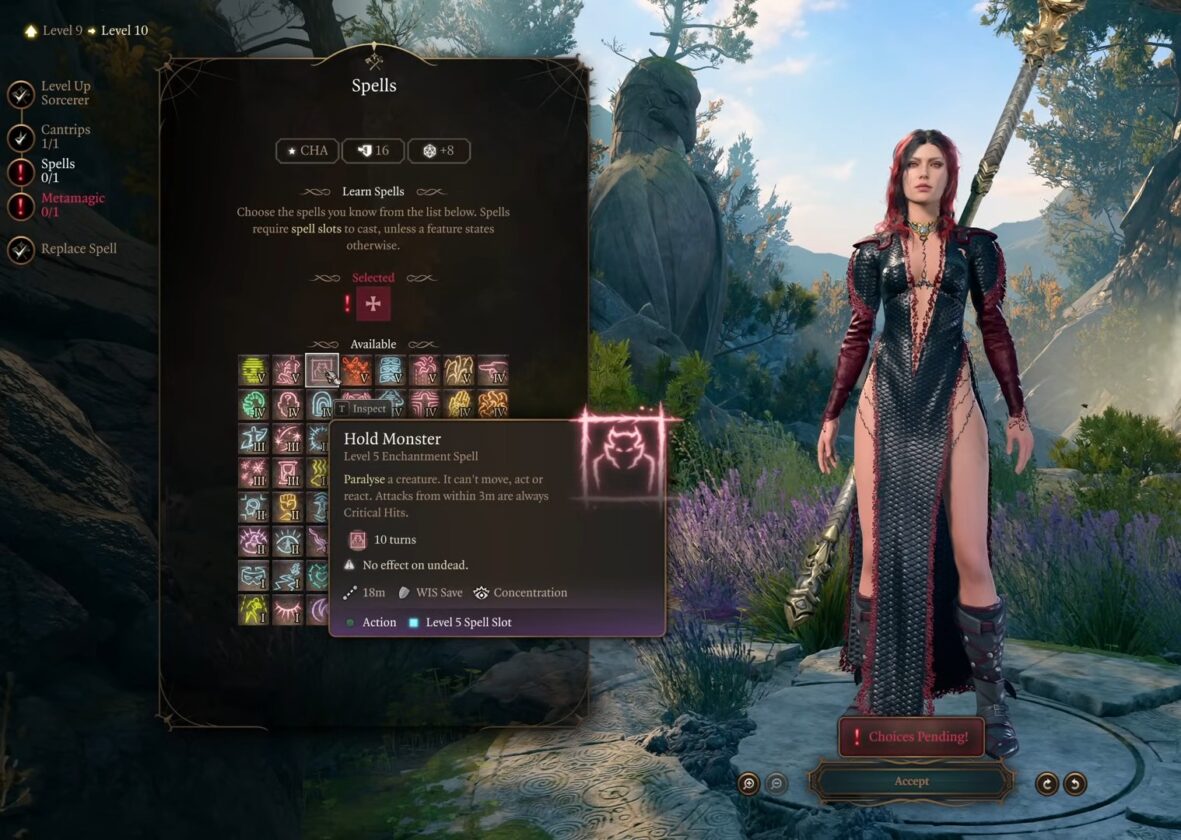Click the empty selected spell slot

373,304
